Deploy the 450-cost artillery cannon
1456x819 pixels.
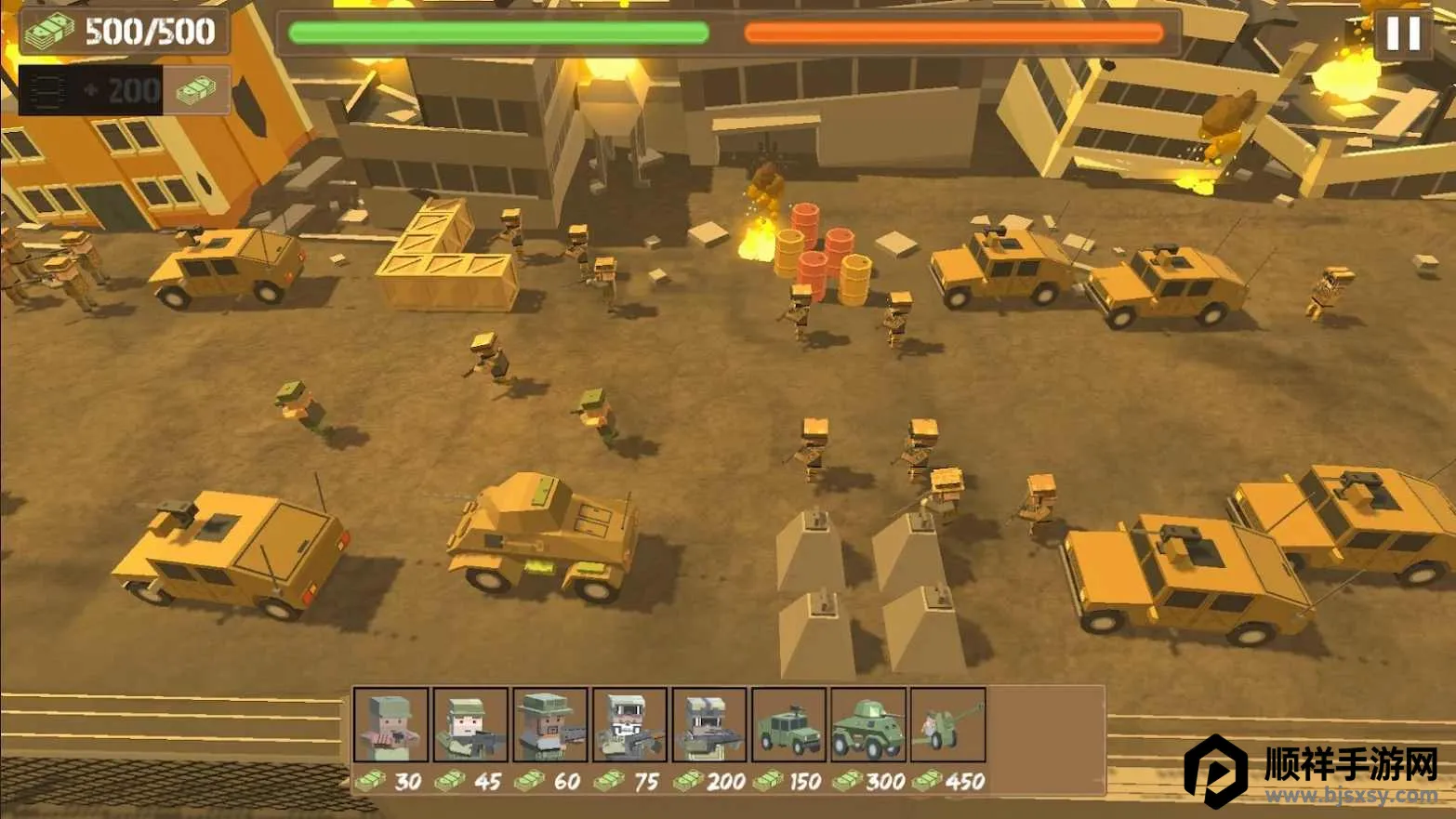point(947,725)
